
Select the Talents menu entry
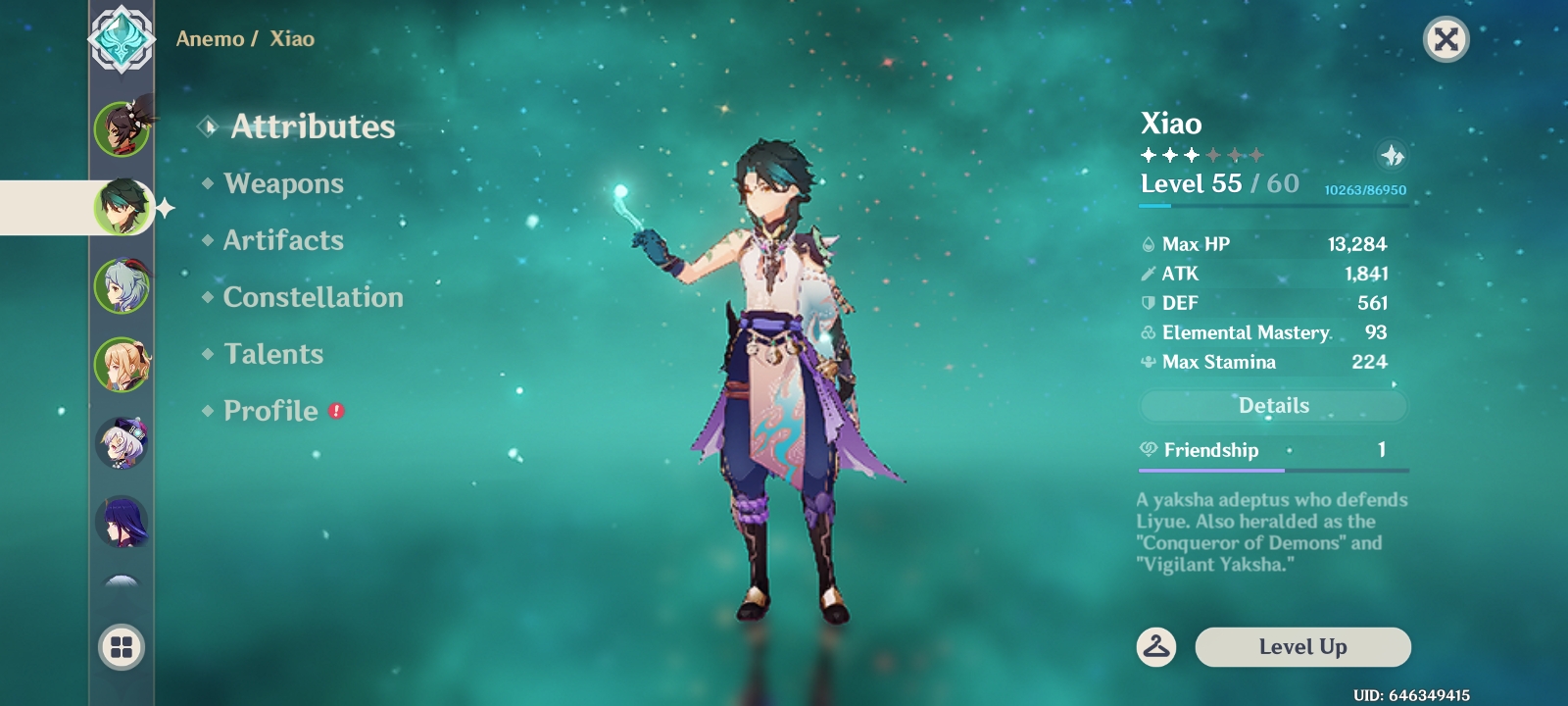[x=273, y=354]
